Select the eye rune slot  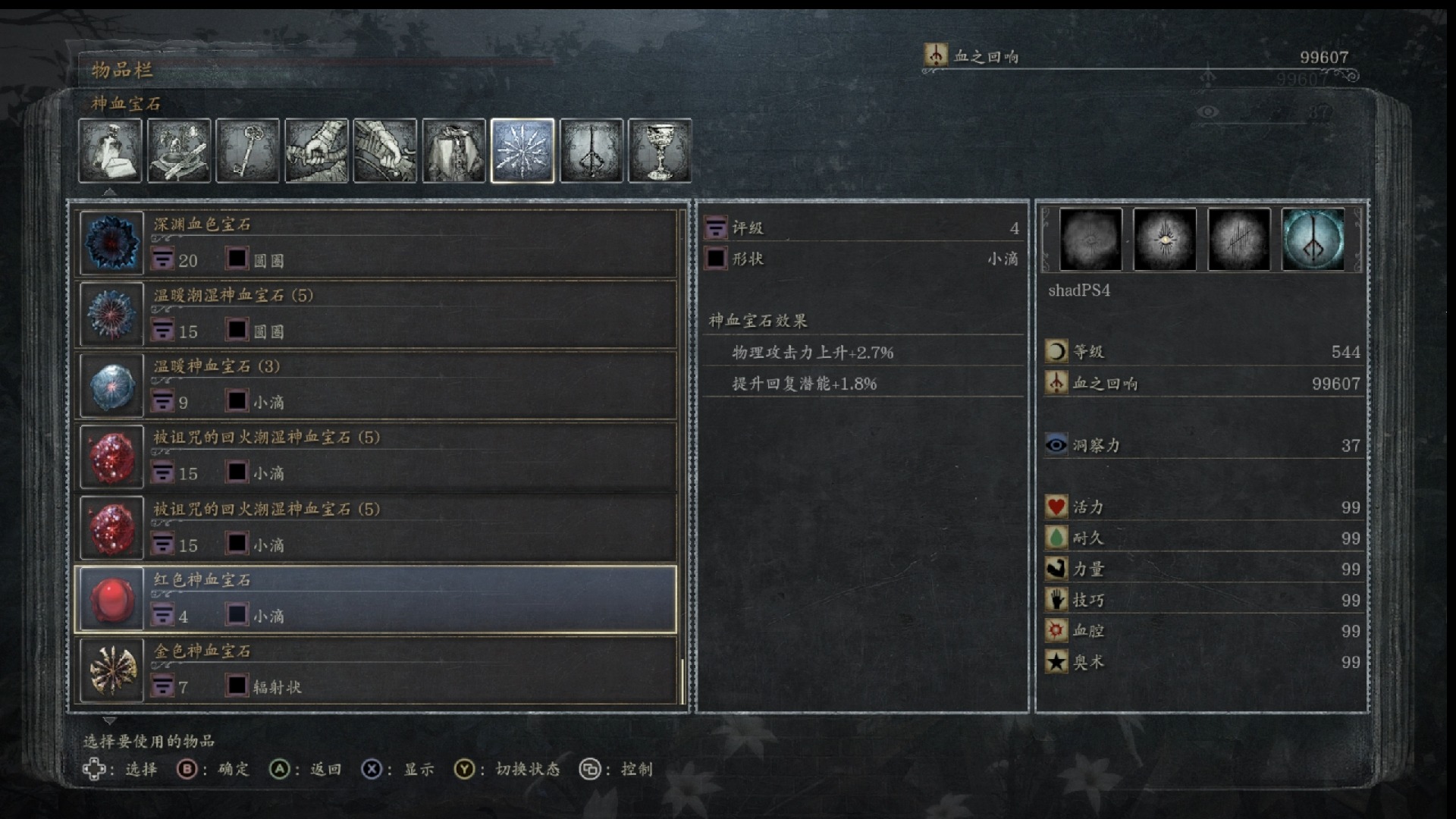pyautogui.click(x=1164, y=240)
